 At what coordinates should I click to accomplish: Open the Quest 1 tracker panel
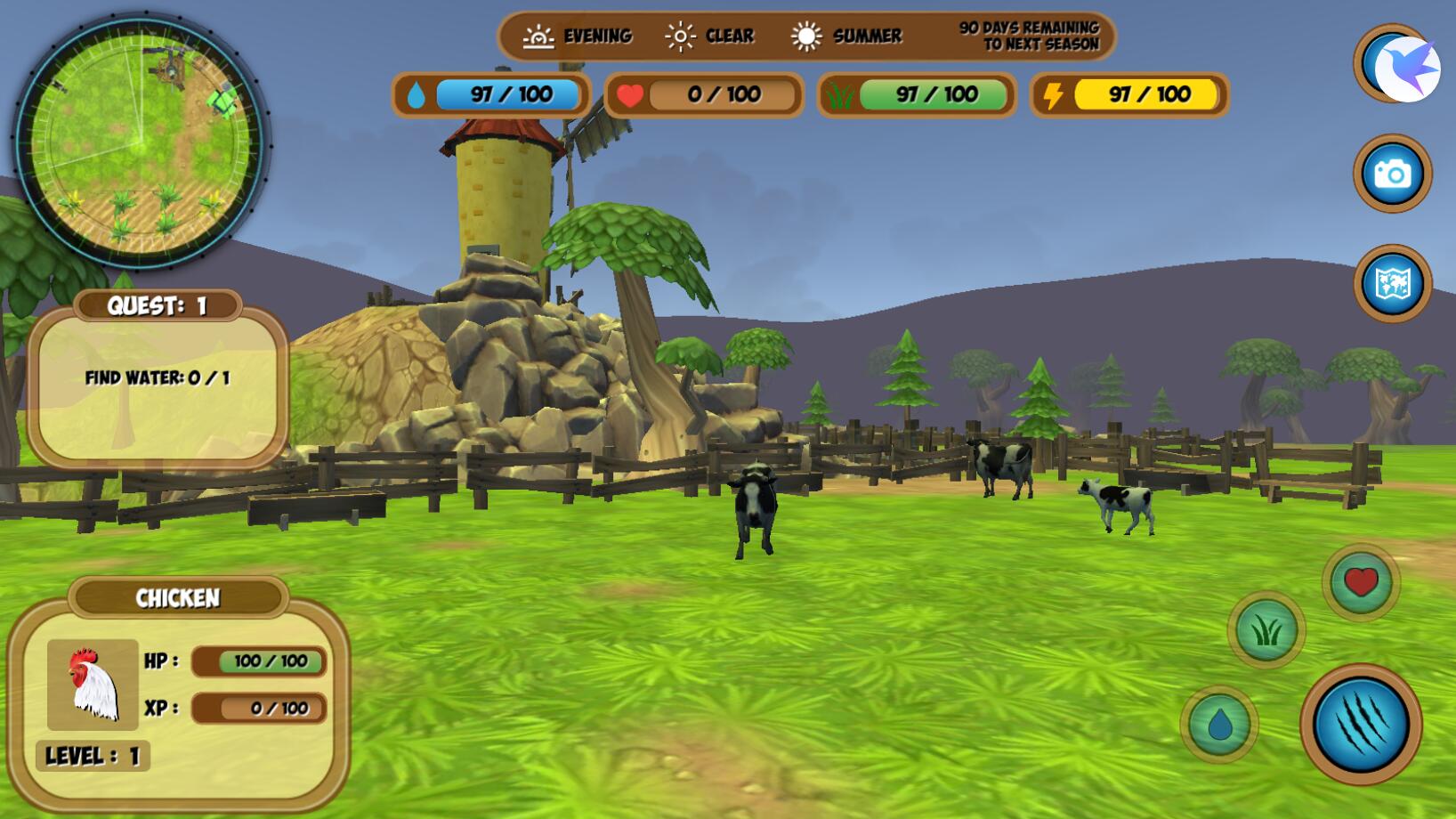click(x=158, y=379)
